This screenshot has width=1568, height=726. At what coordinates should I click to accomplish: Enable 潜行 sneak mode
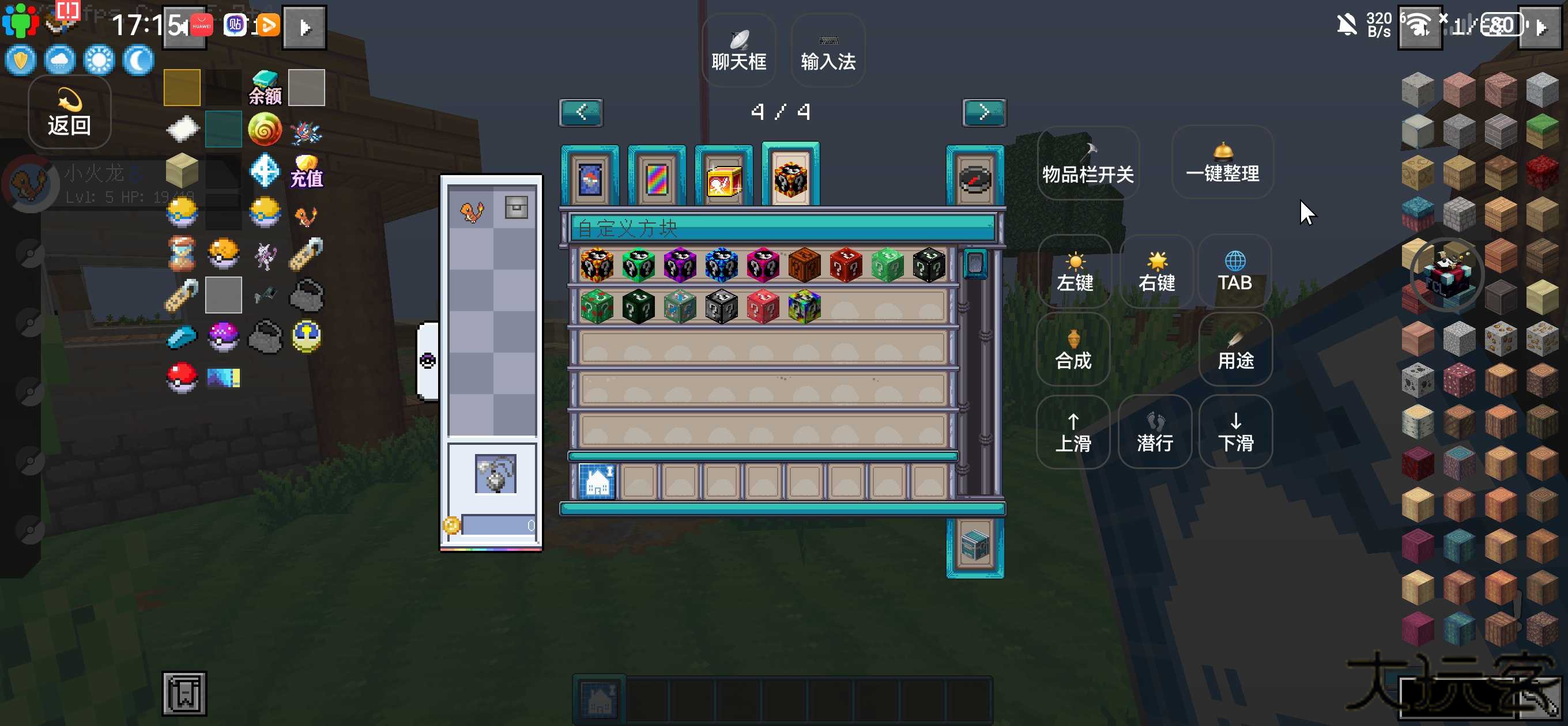[1155, 432]
